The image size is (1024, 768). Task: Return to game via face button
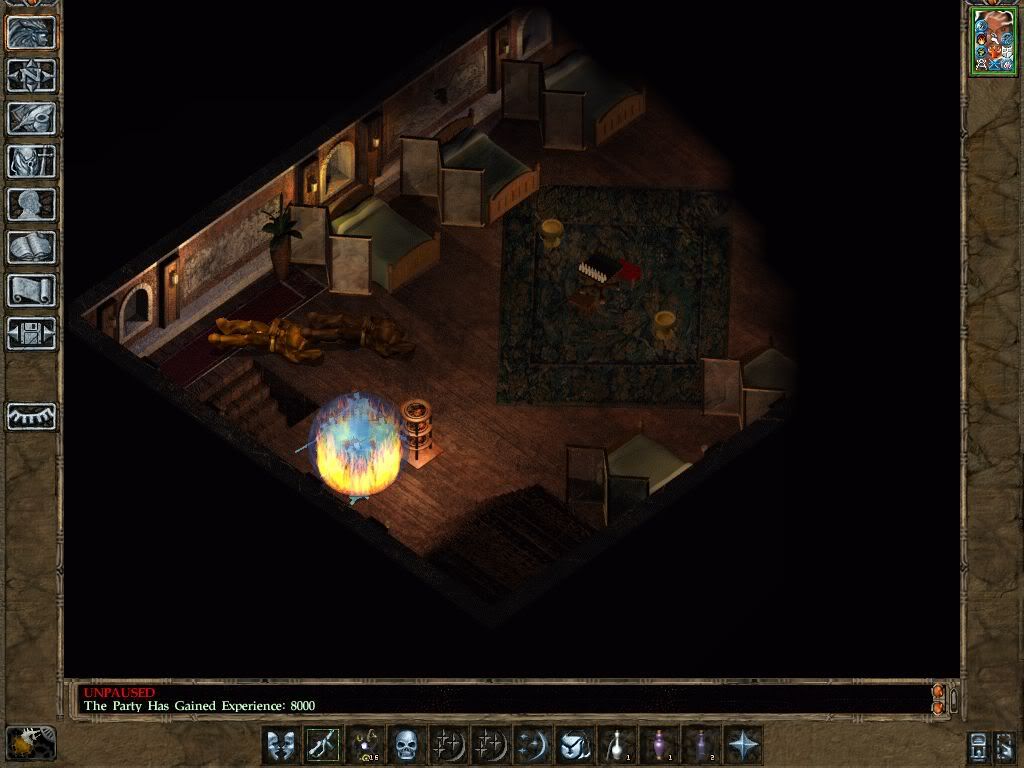(32, 31)
